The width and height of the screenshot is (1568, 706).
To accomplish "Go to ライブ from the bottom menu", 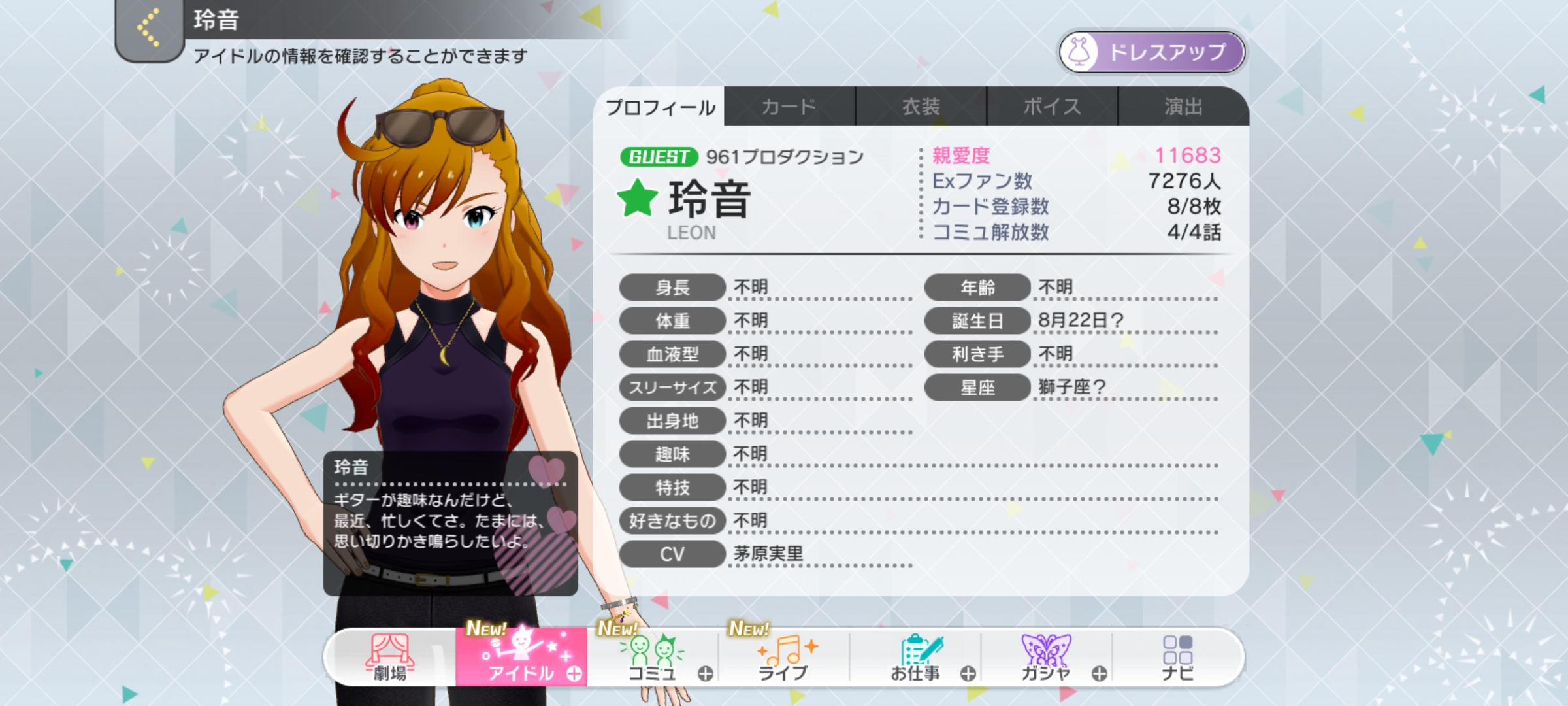I will coord(784,658).
